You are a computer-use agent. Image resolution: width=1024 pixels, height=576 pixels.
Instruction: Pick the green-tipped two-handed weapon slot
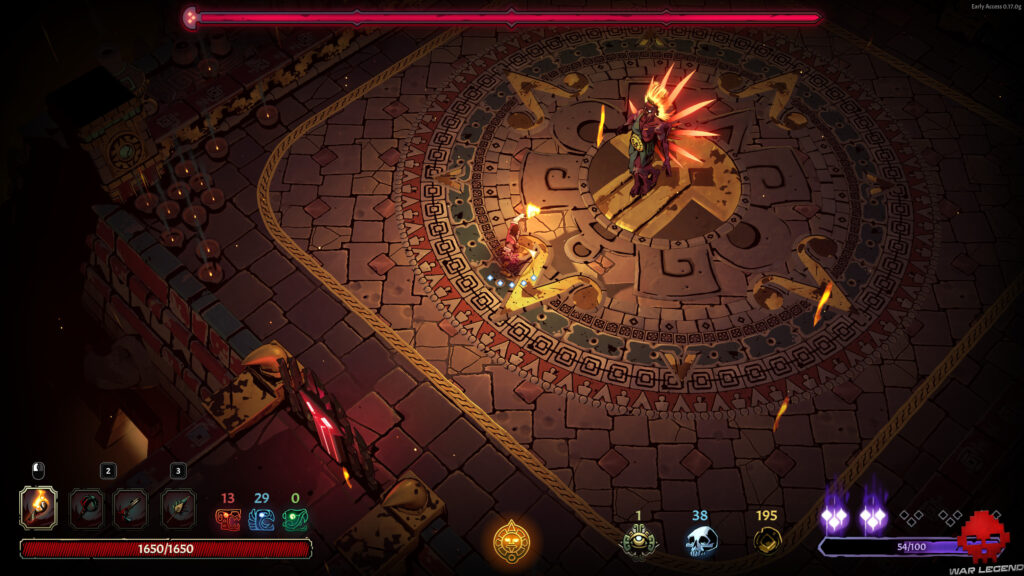pyautogui.click(x=178, y=508)
